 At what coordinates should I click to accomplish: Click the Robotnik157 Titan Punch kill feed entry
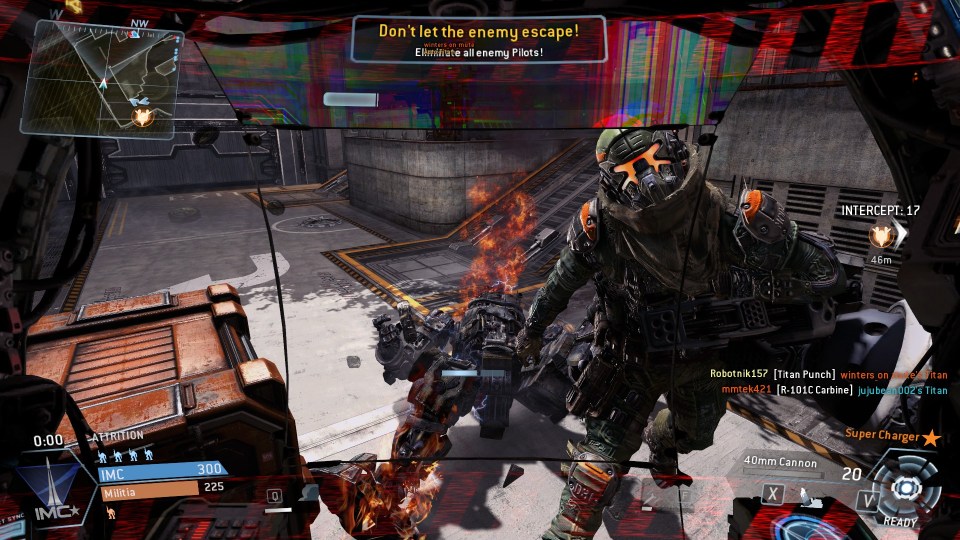tap(821, 374)
